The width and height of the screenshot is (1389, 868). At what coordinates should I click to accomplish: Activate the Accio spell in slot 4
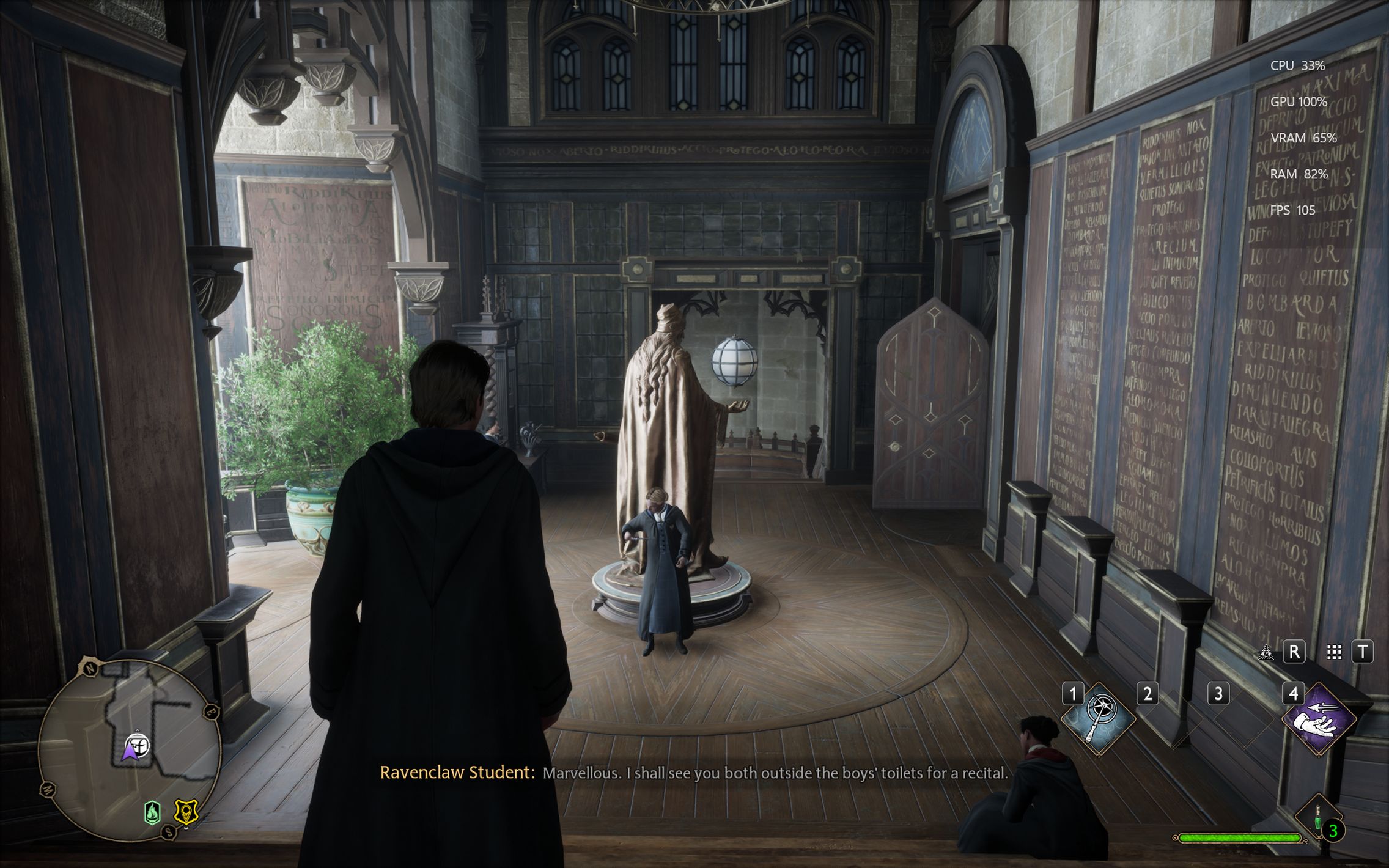click(x=1319, y=719)
